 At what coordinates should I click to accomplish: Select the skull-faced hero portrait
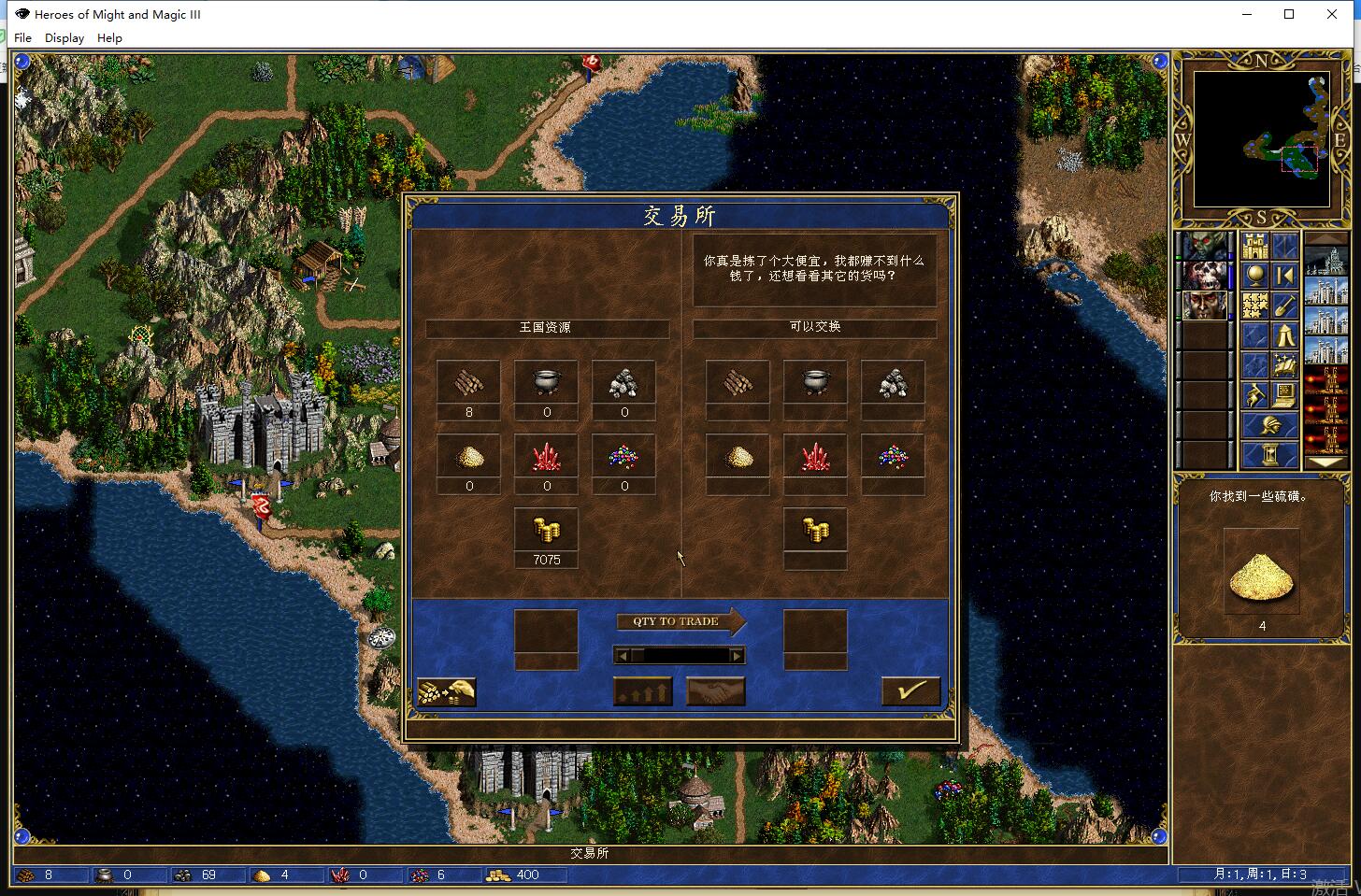click(1205, 276)
